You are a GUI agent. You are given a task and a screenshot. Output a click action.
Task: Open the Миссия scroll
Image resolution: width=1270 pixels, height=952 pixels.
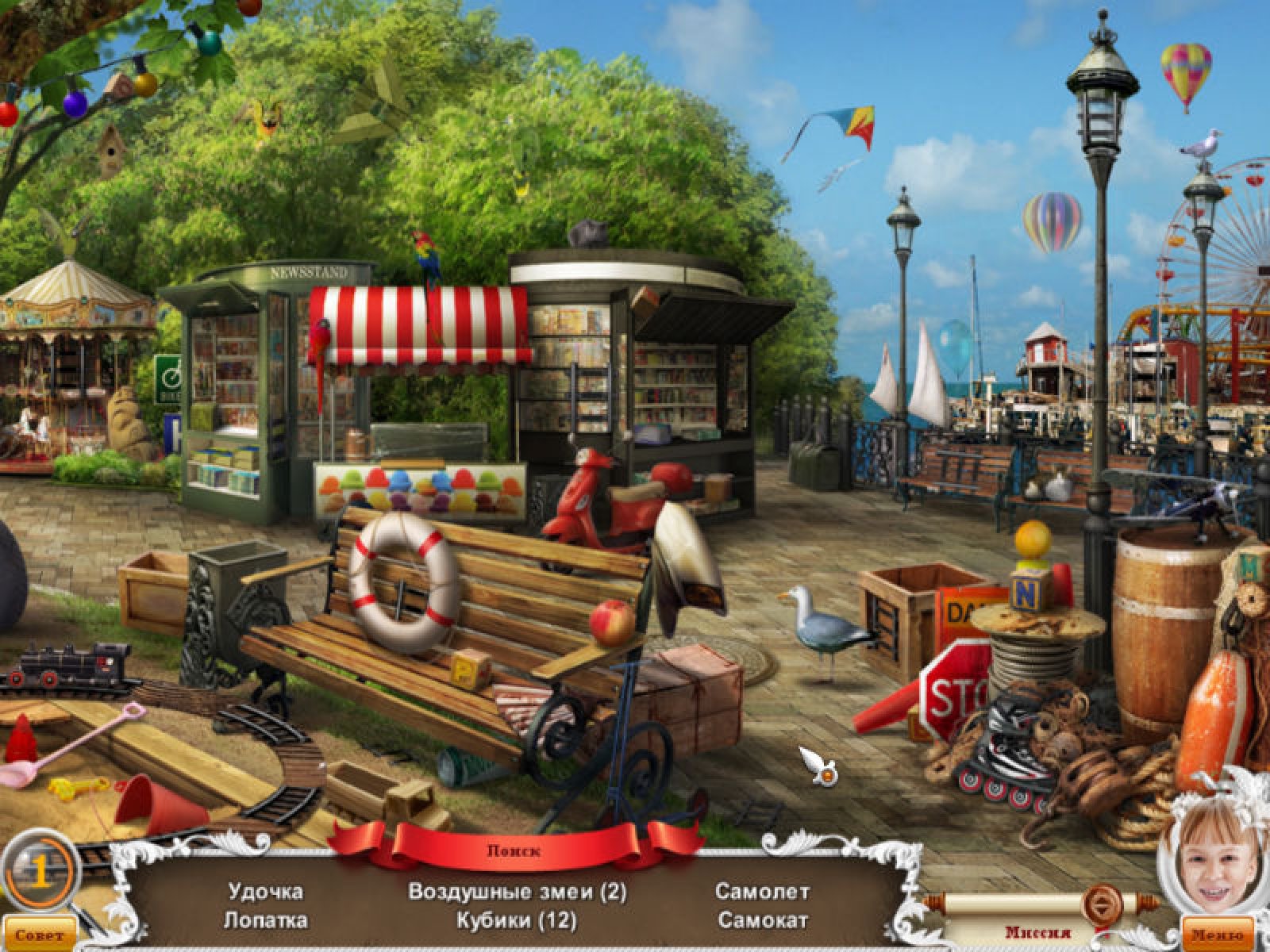[x=1038, y=932]
